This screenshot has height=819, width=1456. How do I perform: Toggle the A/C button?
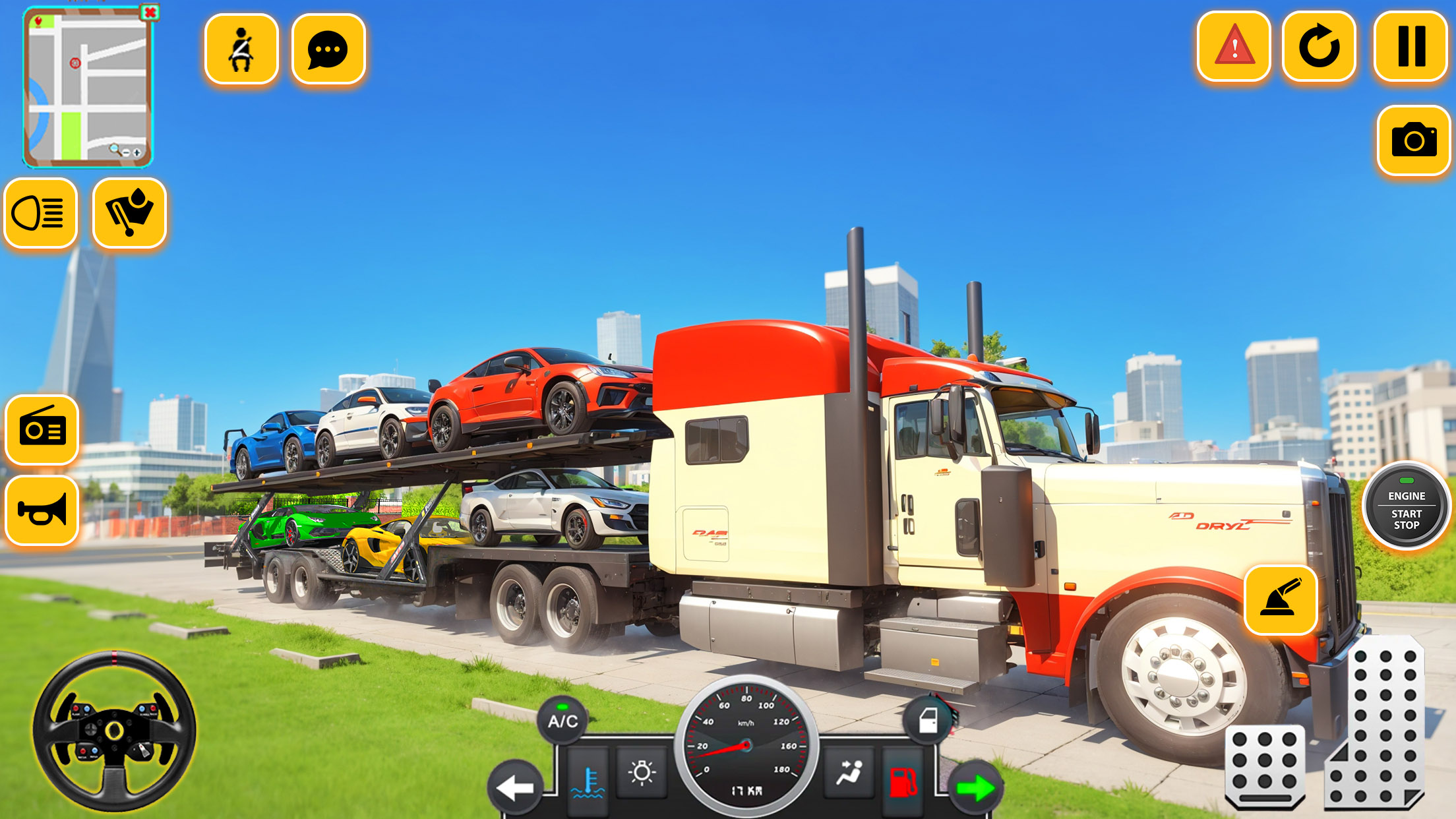(x=562, y=721)
